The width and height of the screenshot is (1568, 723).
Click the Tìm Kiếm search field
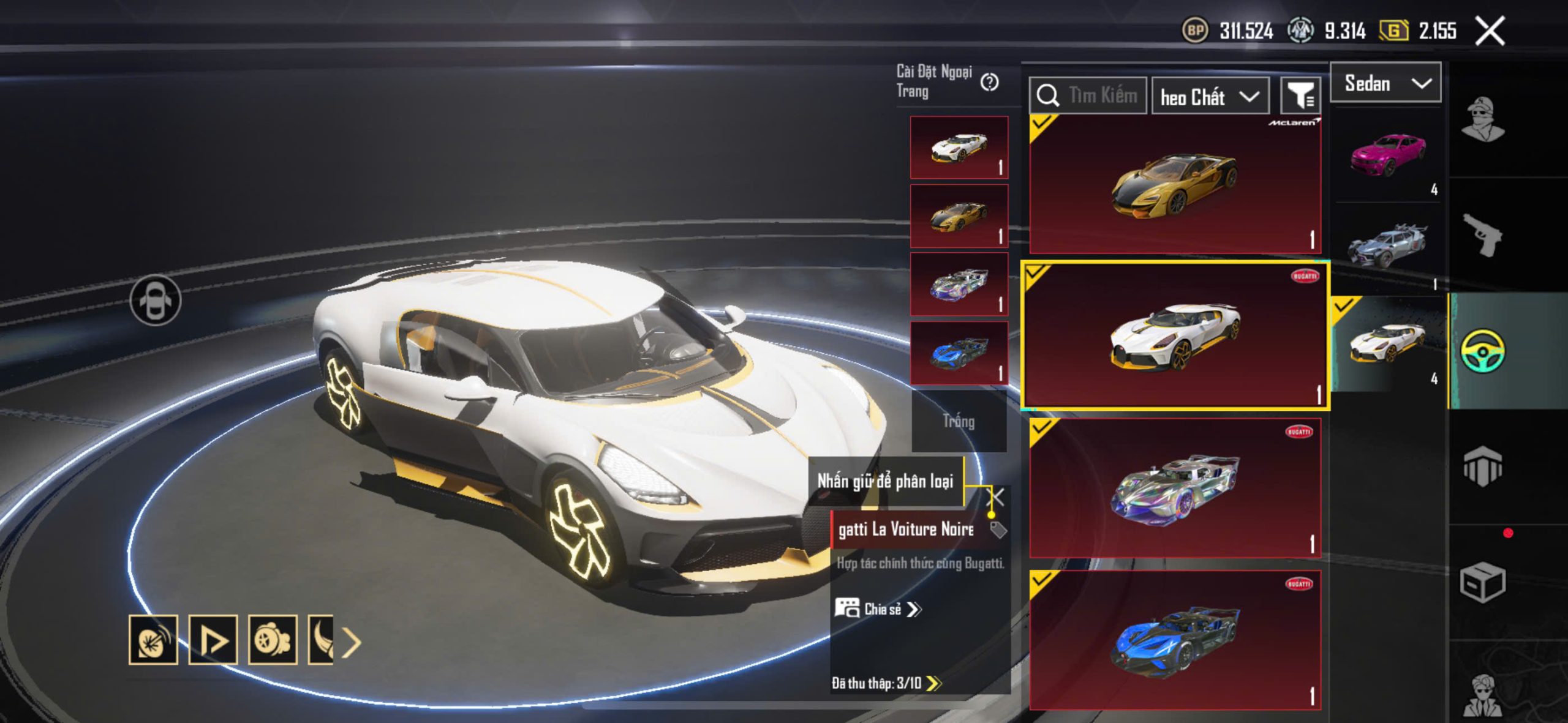(1088, 96)
